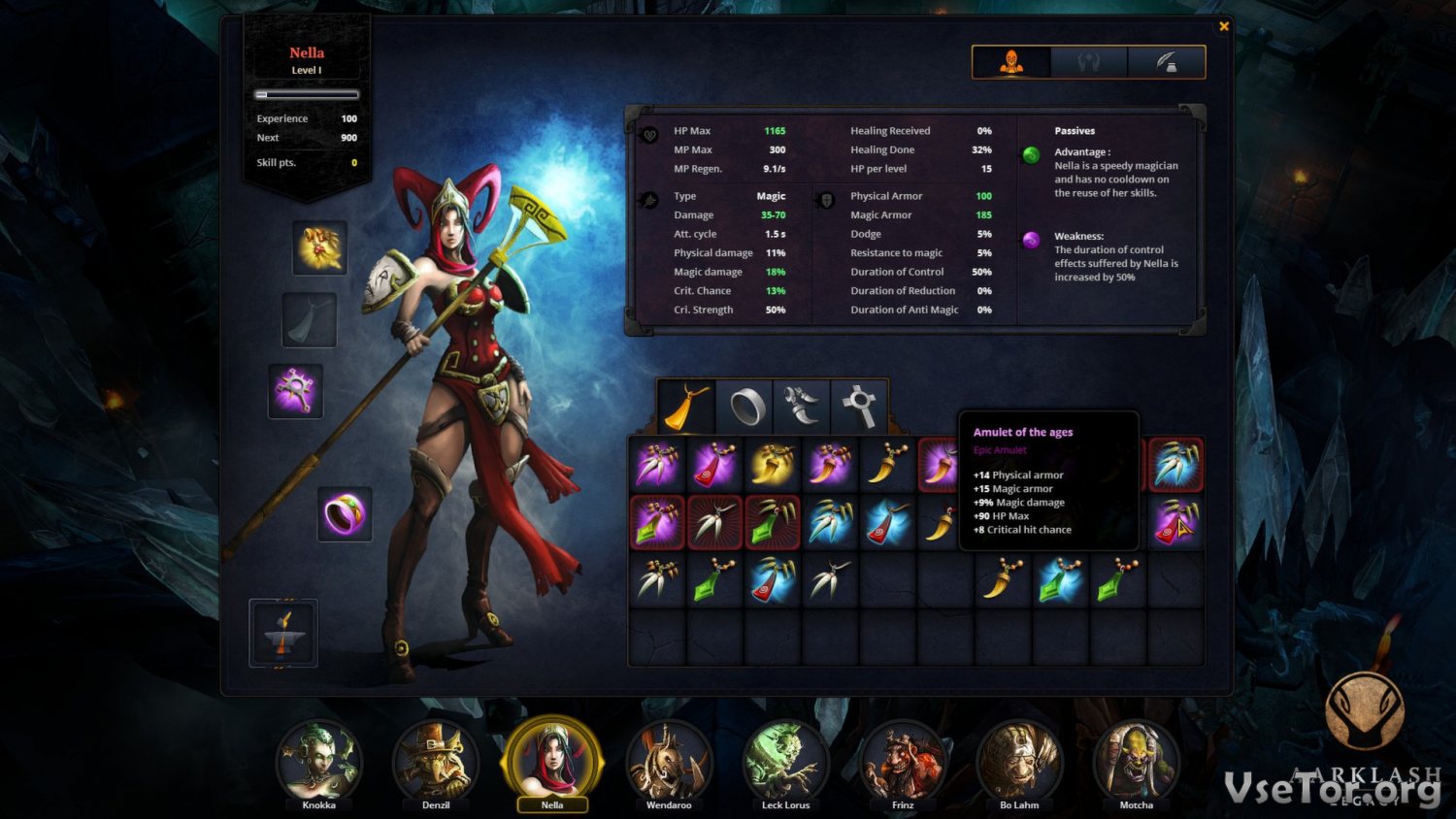This screenshot has width=1456, height=819.
Task: Switch to the claw trinket category
Action: [x=803, y=407]
